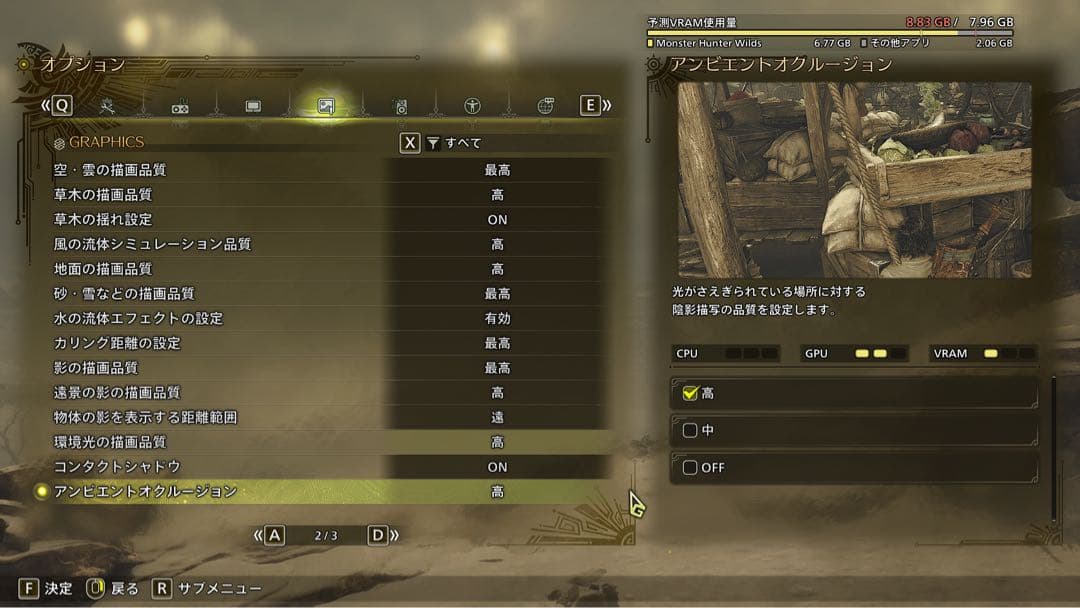Image resolution: width=1080 pixels, height=608 pixels.
Task: Switch to the accessibility figure tab
Action: coord(472,106)
